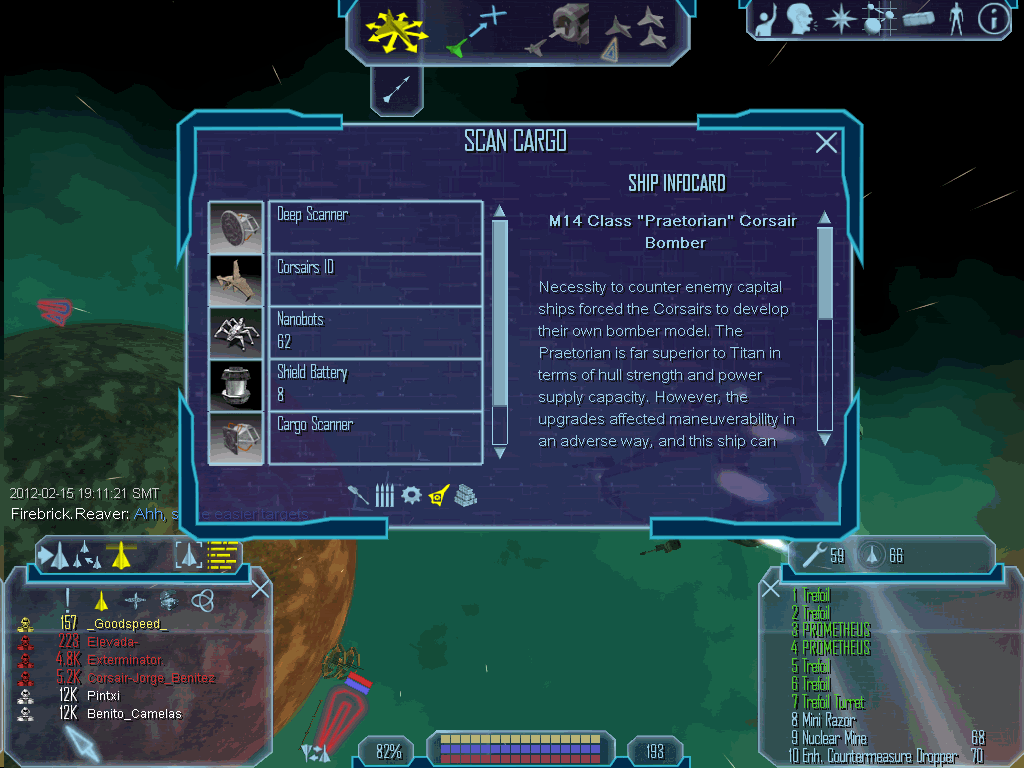Close the contact list panel
The height and width of the screenshot is (768, 1024).
click(x=260, y=589)
